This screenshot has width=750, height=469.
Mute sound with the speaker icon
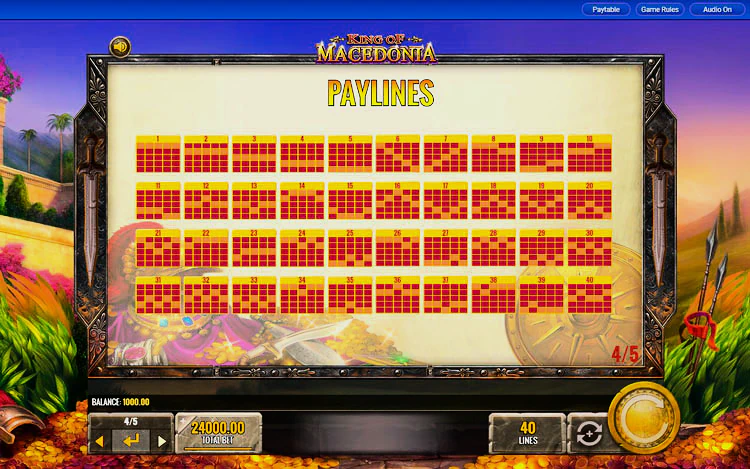[x=120, y=47]
